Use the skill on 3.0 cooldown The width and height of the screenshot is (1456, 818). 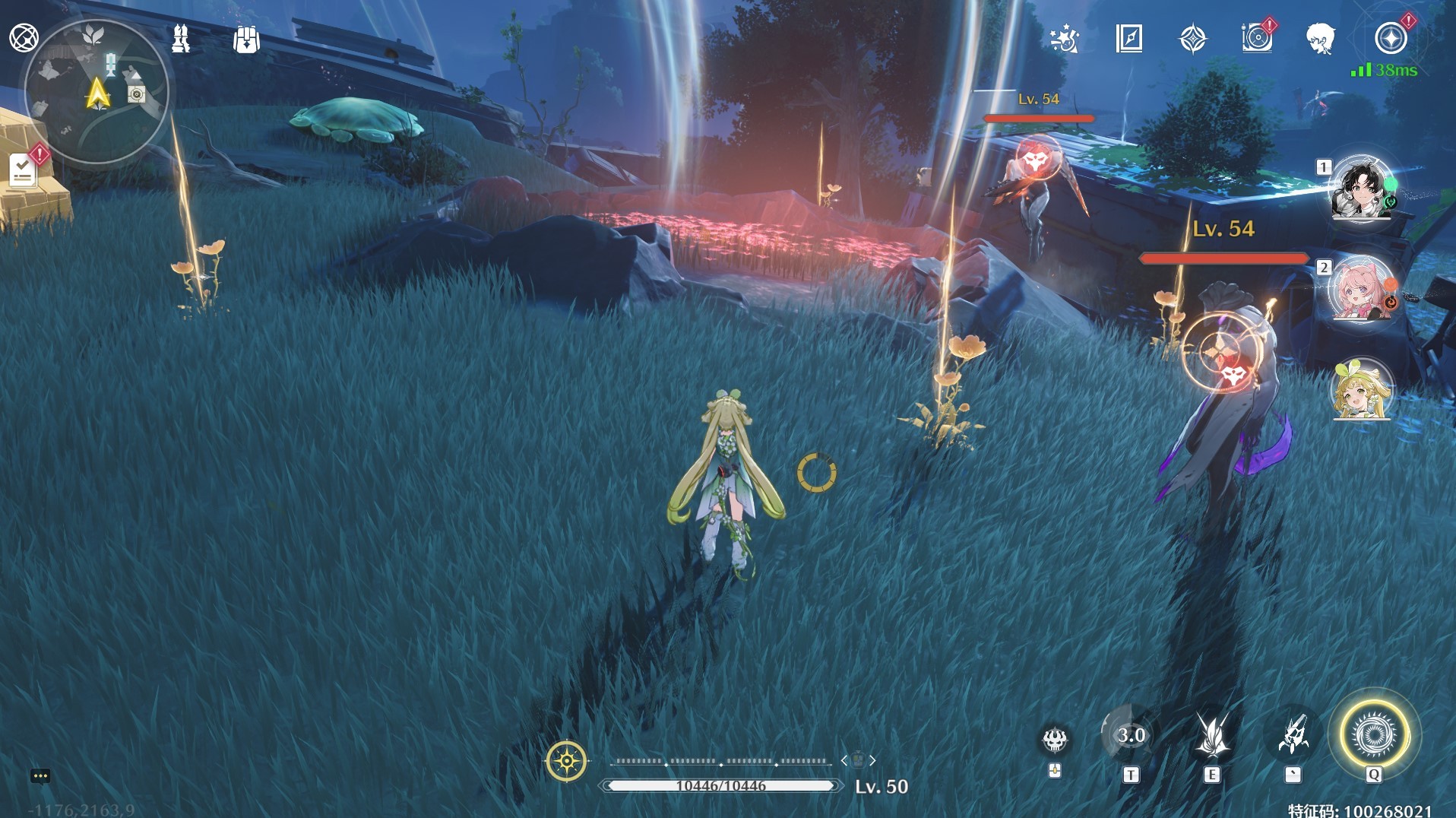[1131, 735]
